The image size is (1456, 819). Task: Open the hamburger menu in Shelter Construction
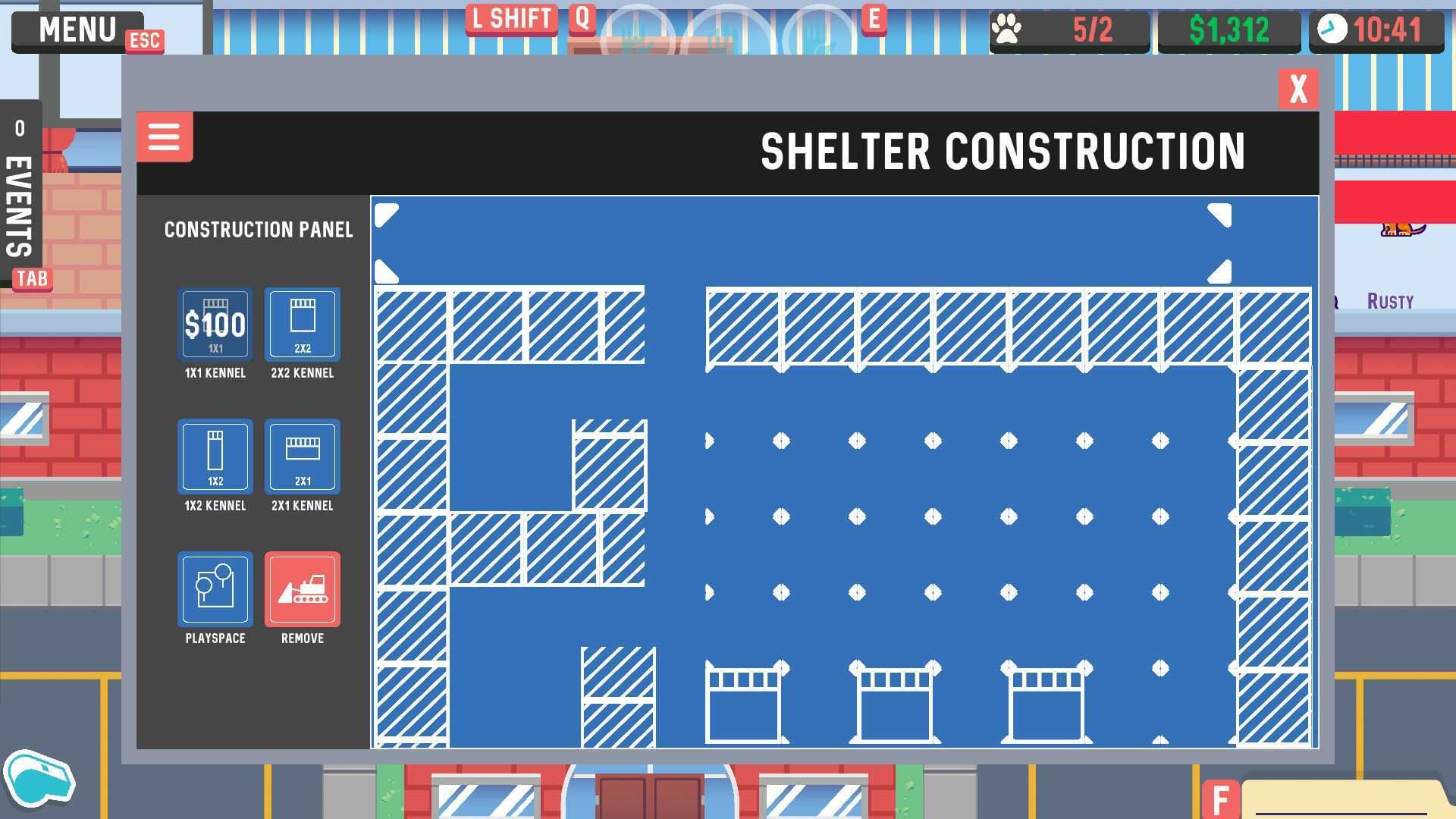164,137
